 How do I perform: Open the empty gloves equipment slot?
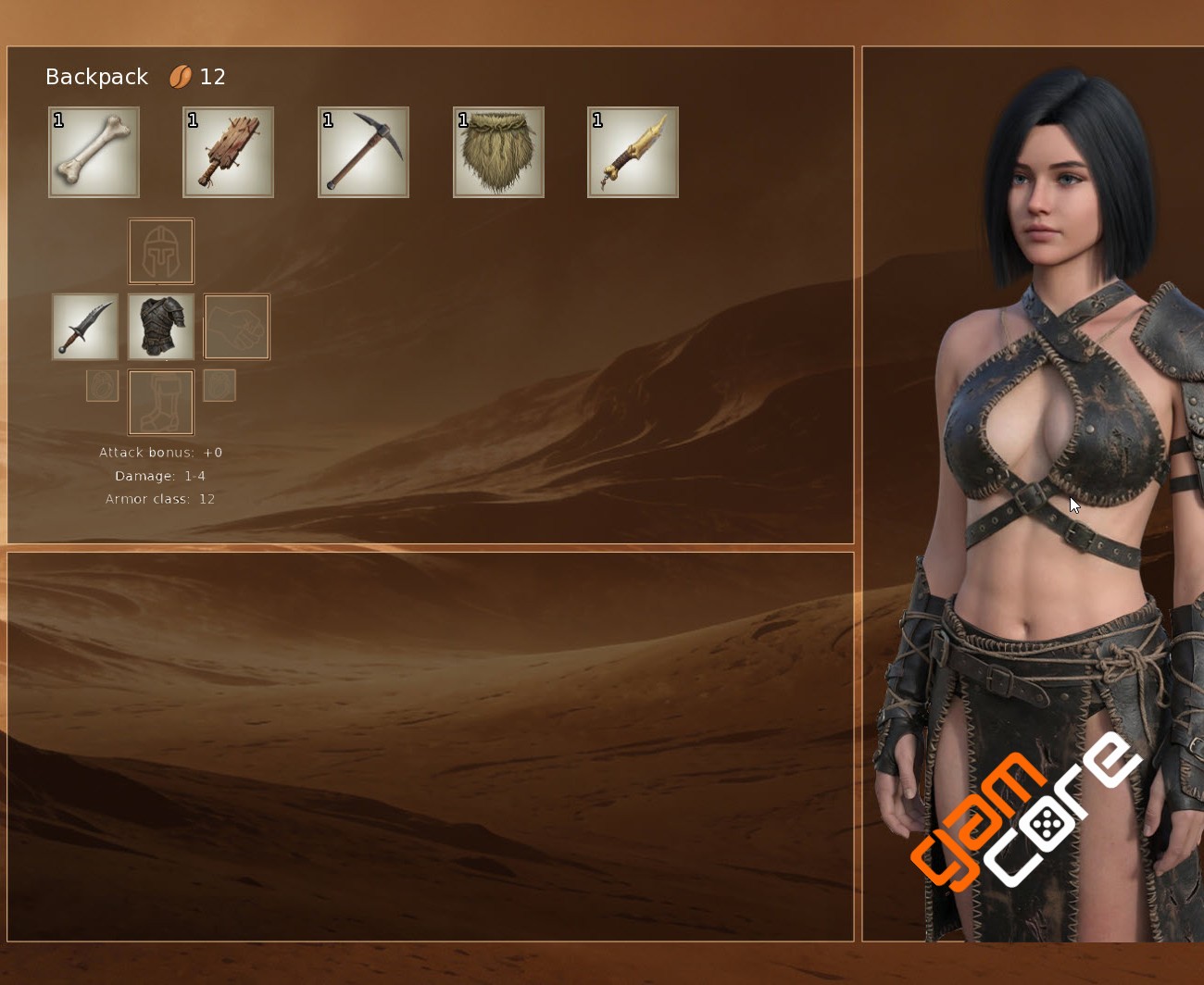point(236,327)
